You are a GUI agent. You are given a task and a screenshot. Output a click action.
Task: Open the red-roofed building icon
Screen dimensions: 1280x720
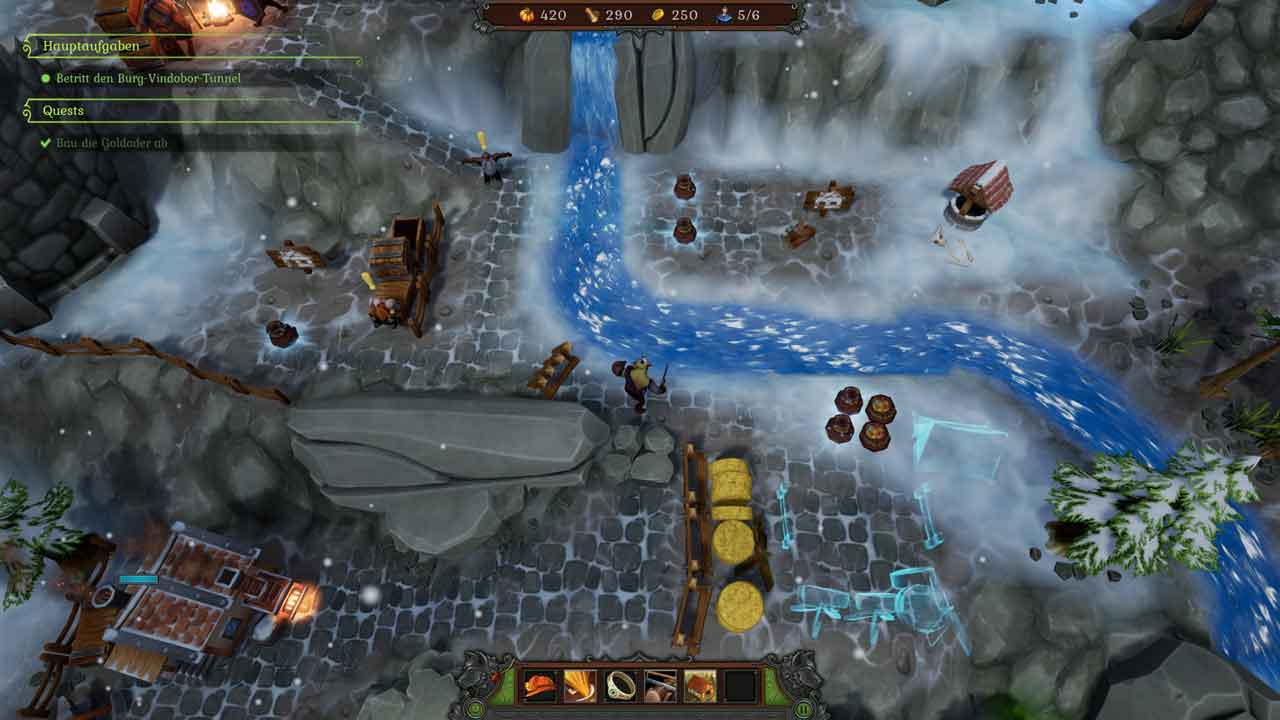[700, 686]
